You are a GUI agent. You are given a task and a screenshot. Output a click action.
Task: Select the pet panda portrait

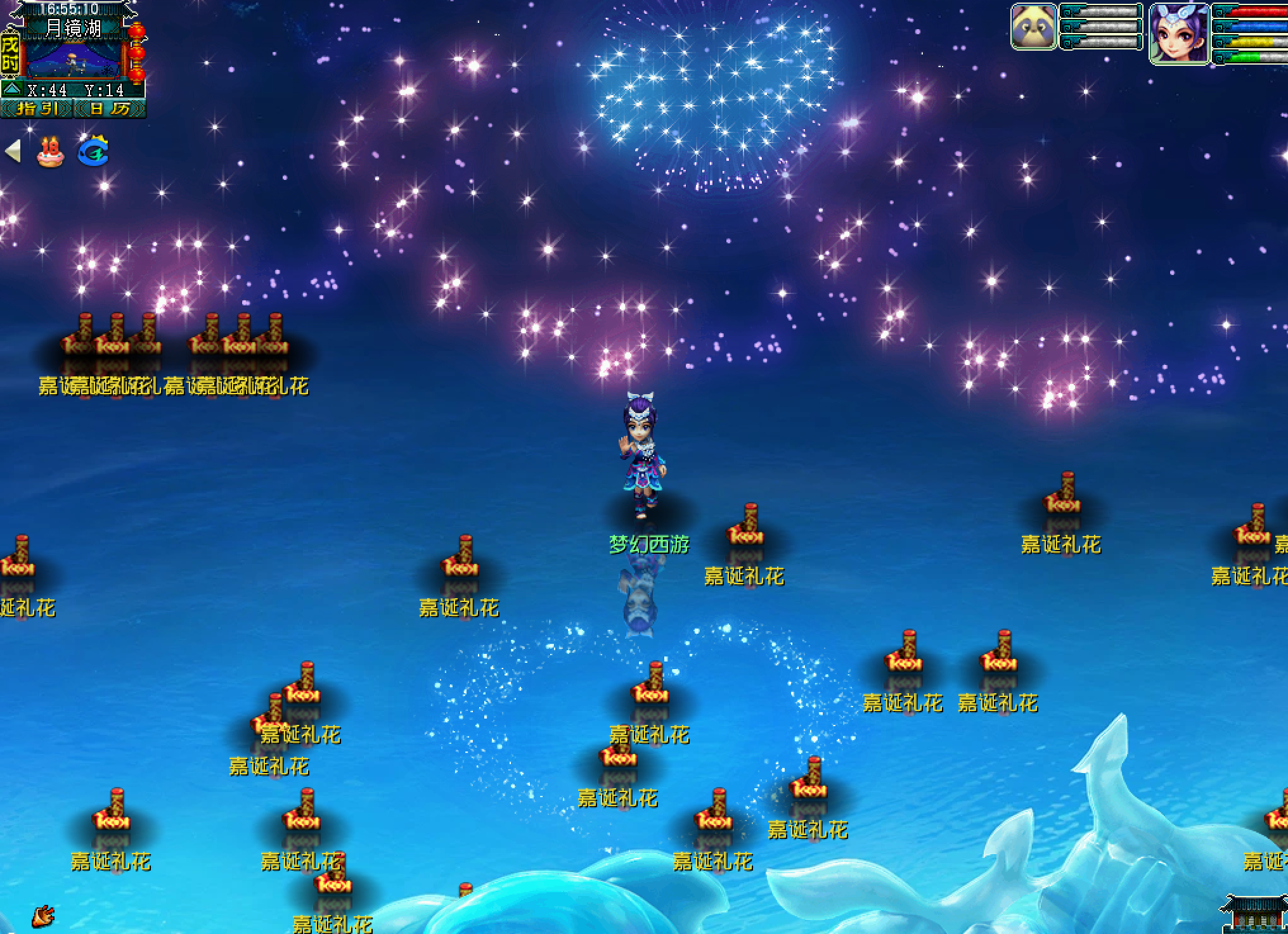click(1034, 27)
